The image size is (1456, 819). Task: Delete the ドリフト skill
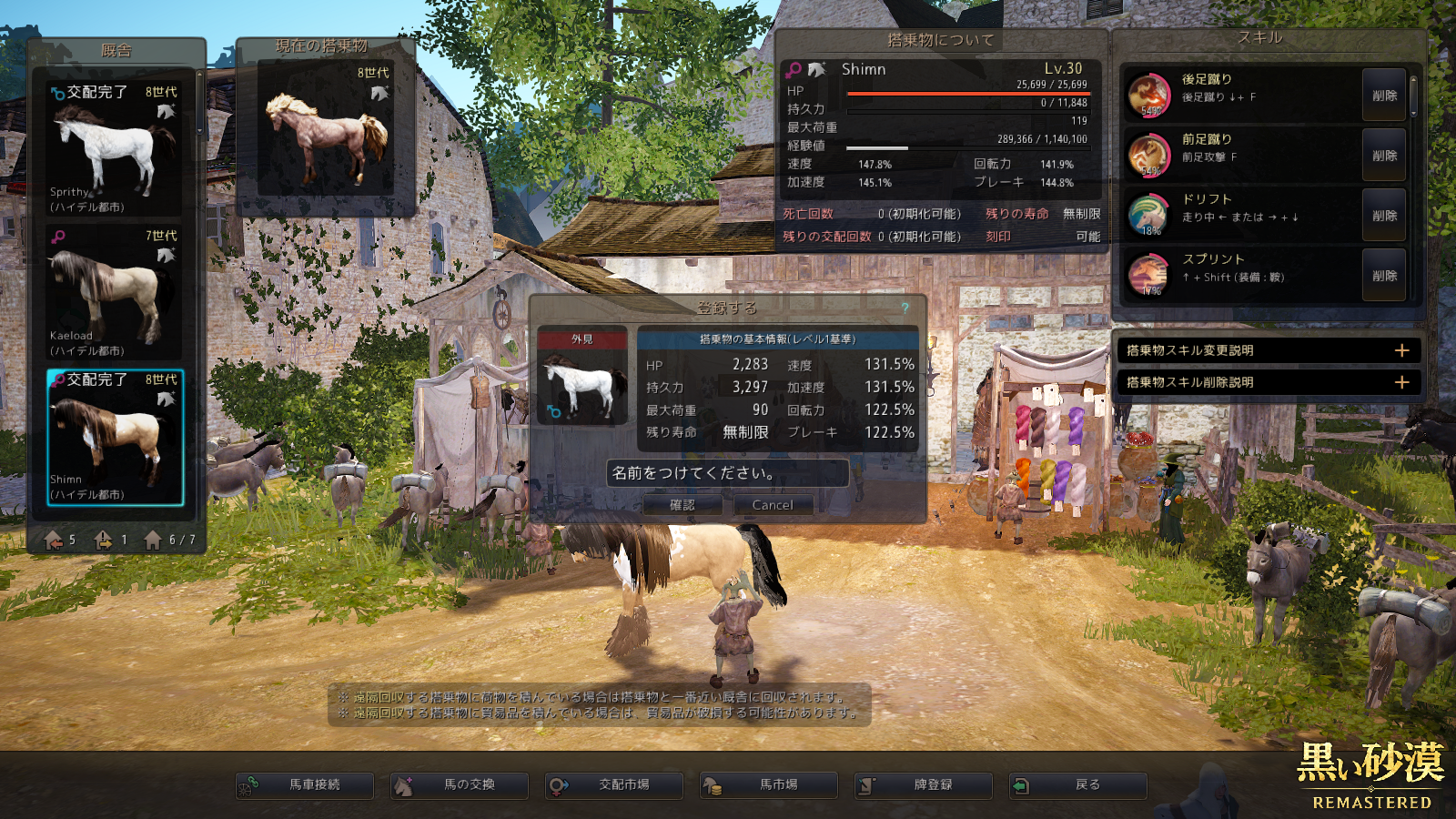[1384, 216]
